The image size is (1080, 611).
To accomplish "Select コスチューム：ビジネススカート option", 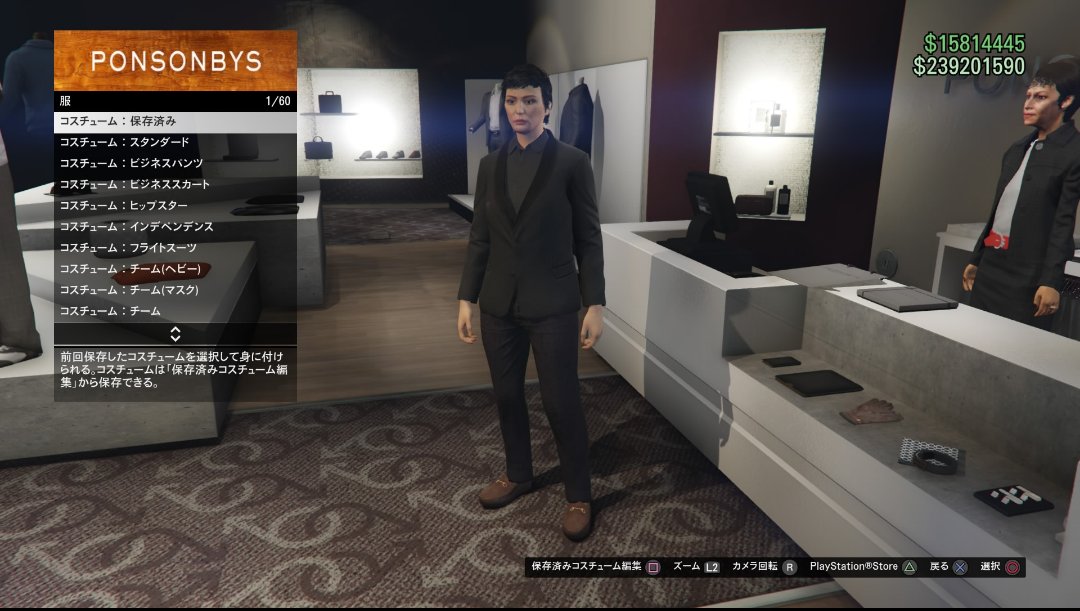I will pyautogui.click(x=175, y=184).
